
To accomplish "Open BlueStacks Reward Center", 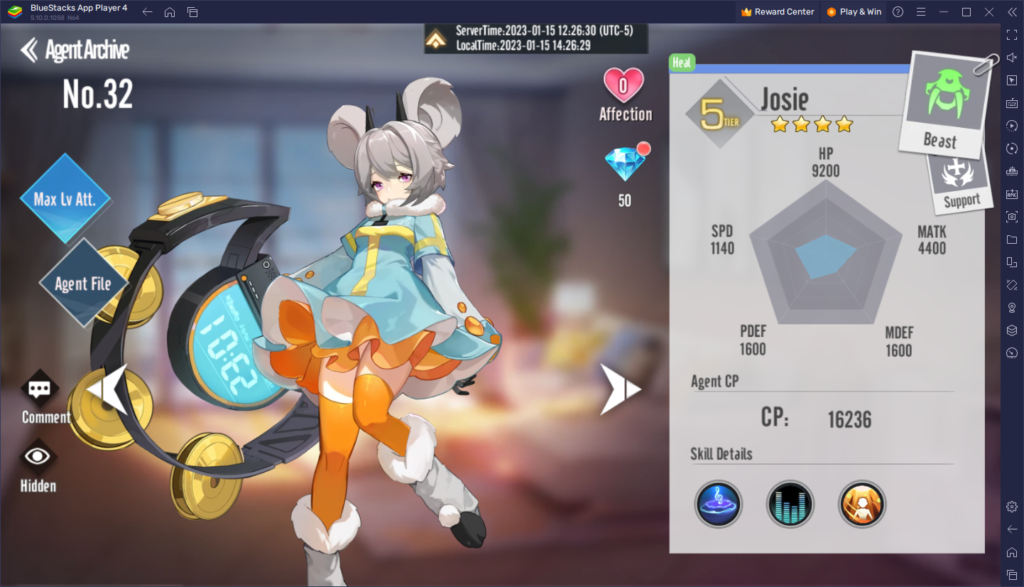I will tap(778, 12).
